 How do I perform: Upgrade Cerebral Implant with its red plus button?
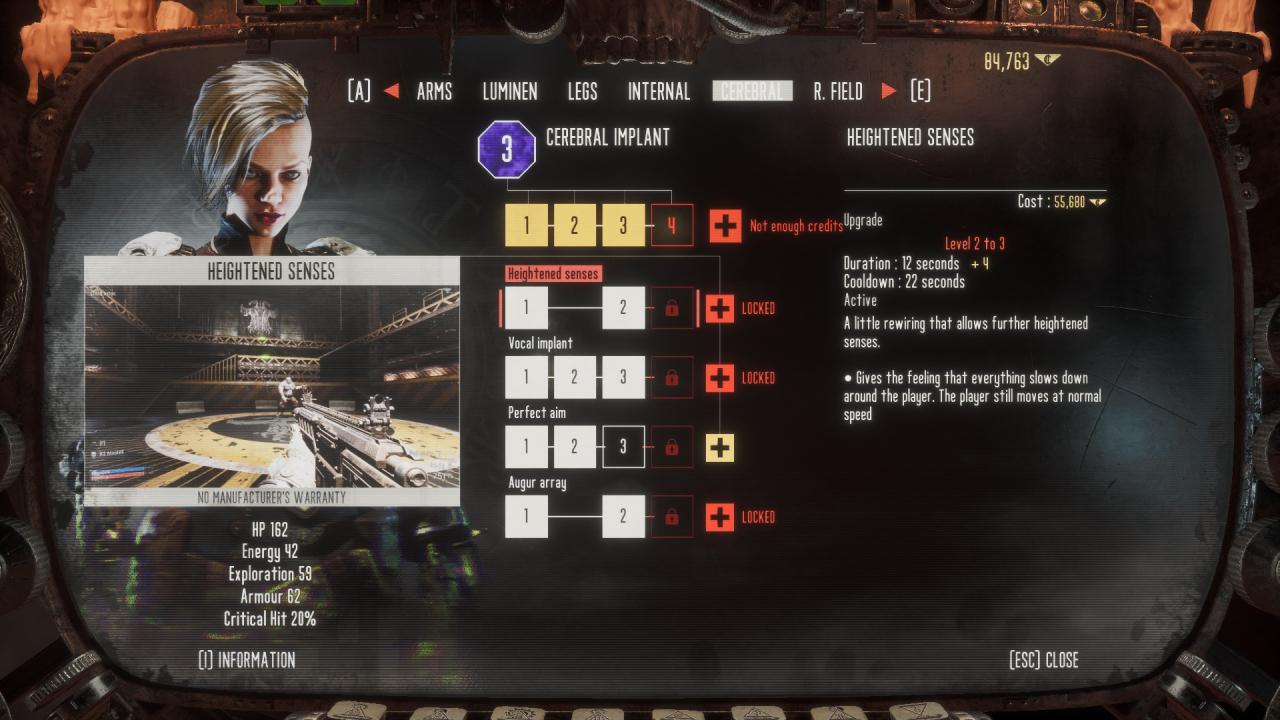[x=725, y=226]
